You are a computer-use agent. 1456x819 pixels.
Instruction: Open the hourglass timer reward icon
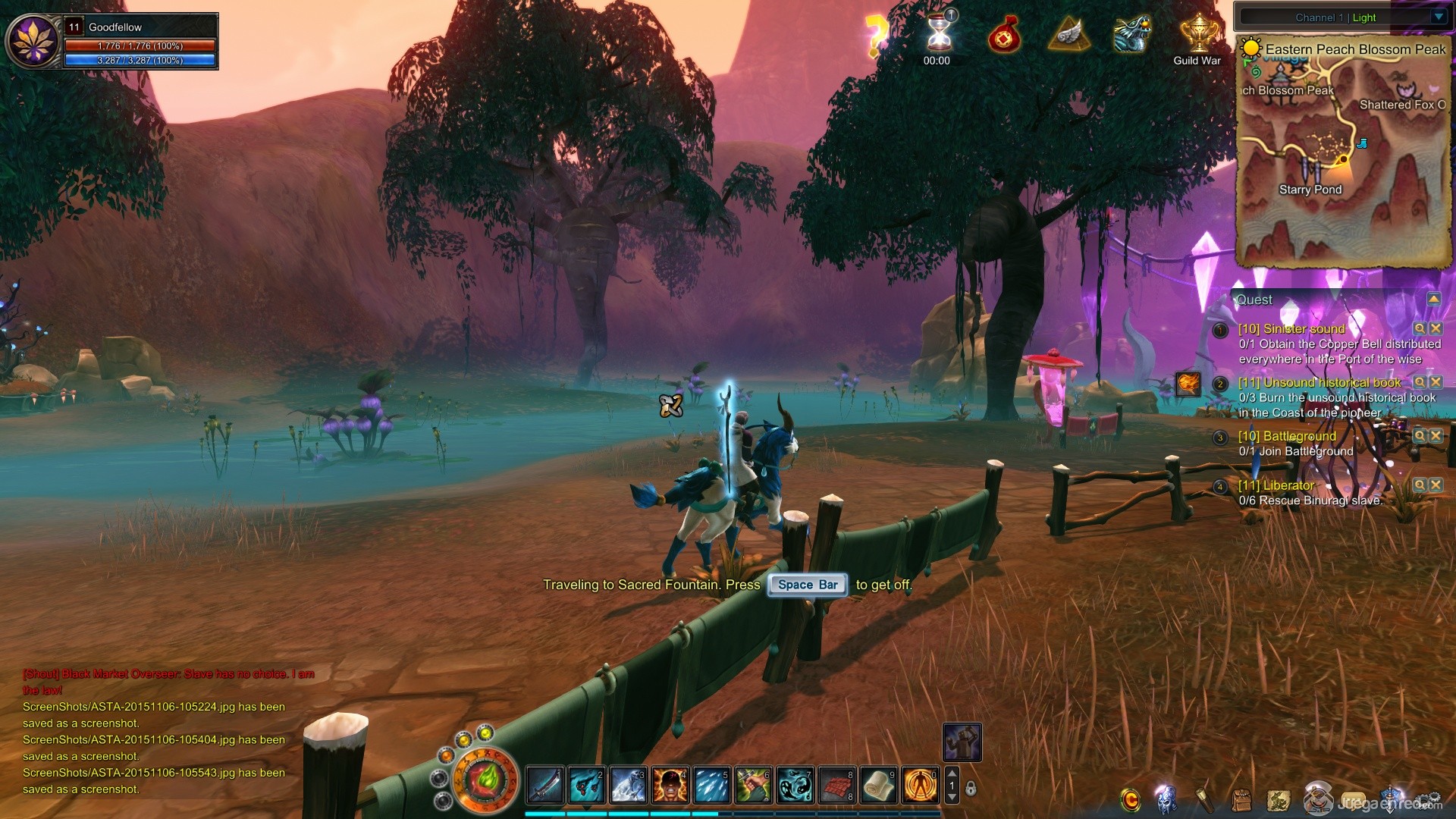coord(939,33)
